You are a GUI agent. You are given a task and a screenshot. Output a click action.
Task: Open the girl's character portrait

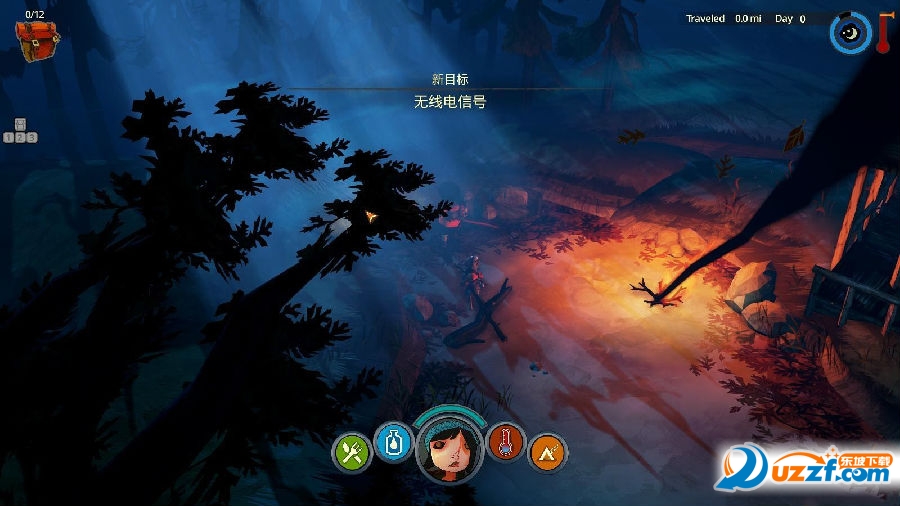(449, 446)
